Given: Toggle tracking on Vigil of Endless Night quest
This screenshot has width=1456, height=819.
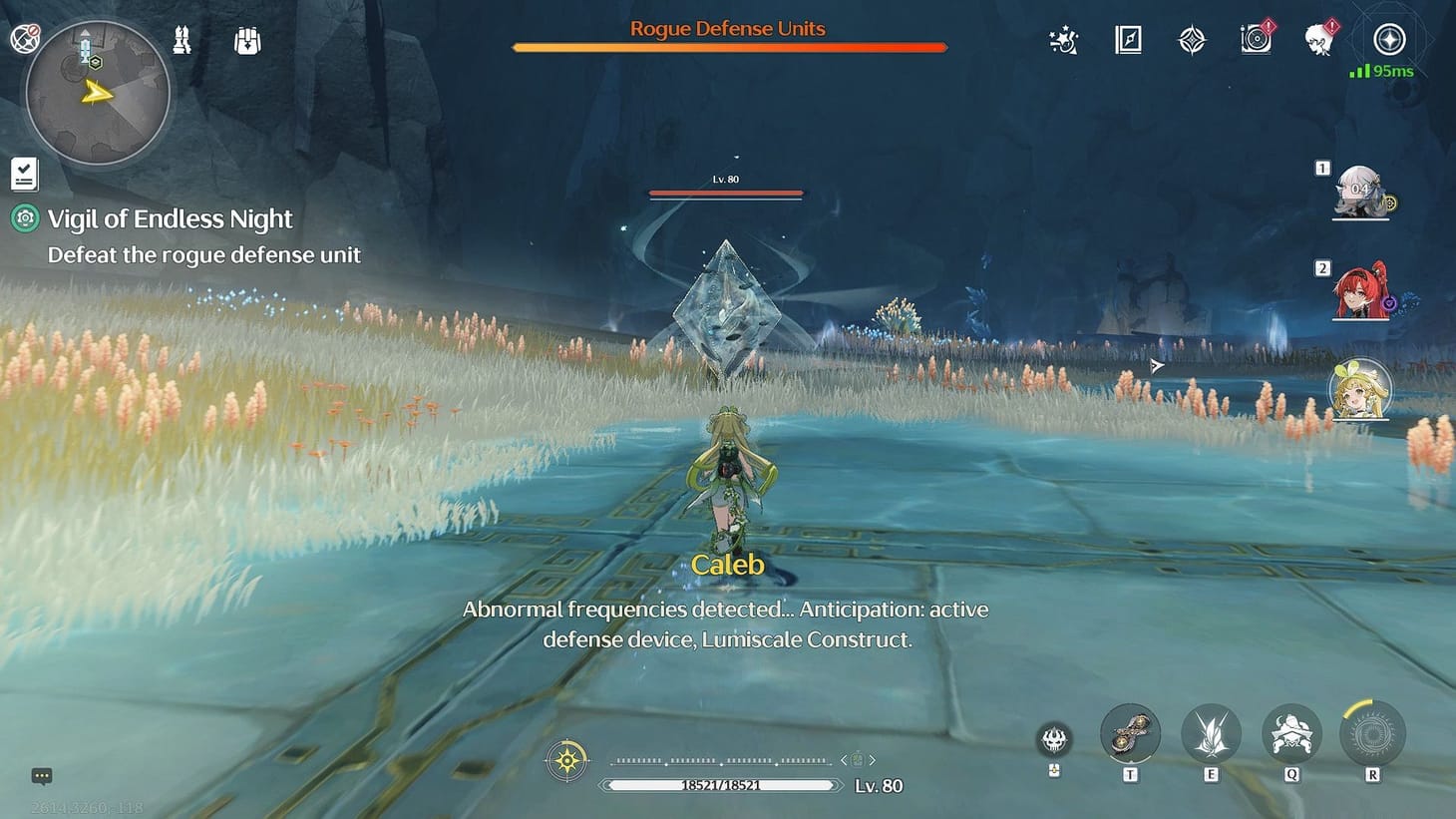Looking at the screenshot, I should tap(23, 217).
